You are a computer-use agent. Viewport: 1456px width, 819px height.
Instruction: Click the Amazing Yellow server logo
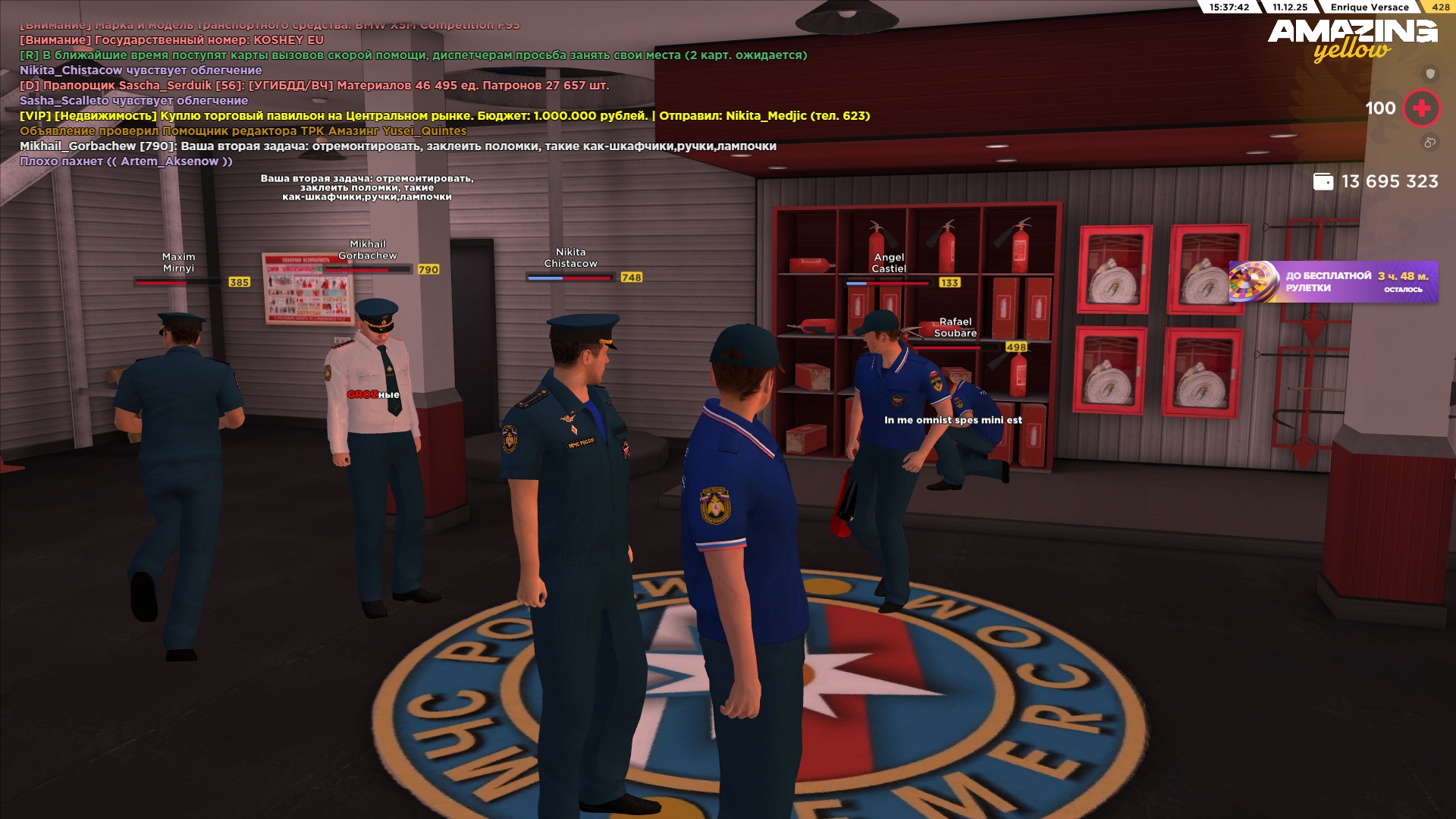1352,39
